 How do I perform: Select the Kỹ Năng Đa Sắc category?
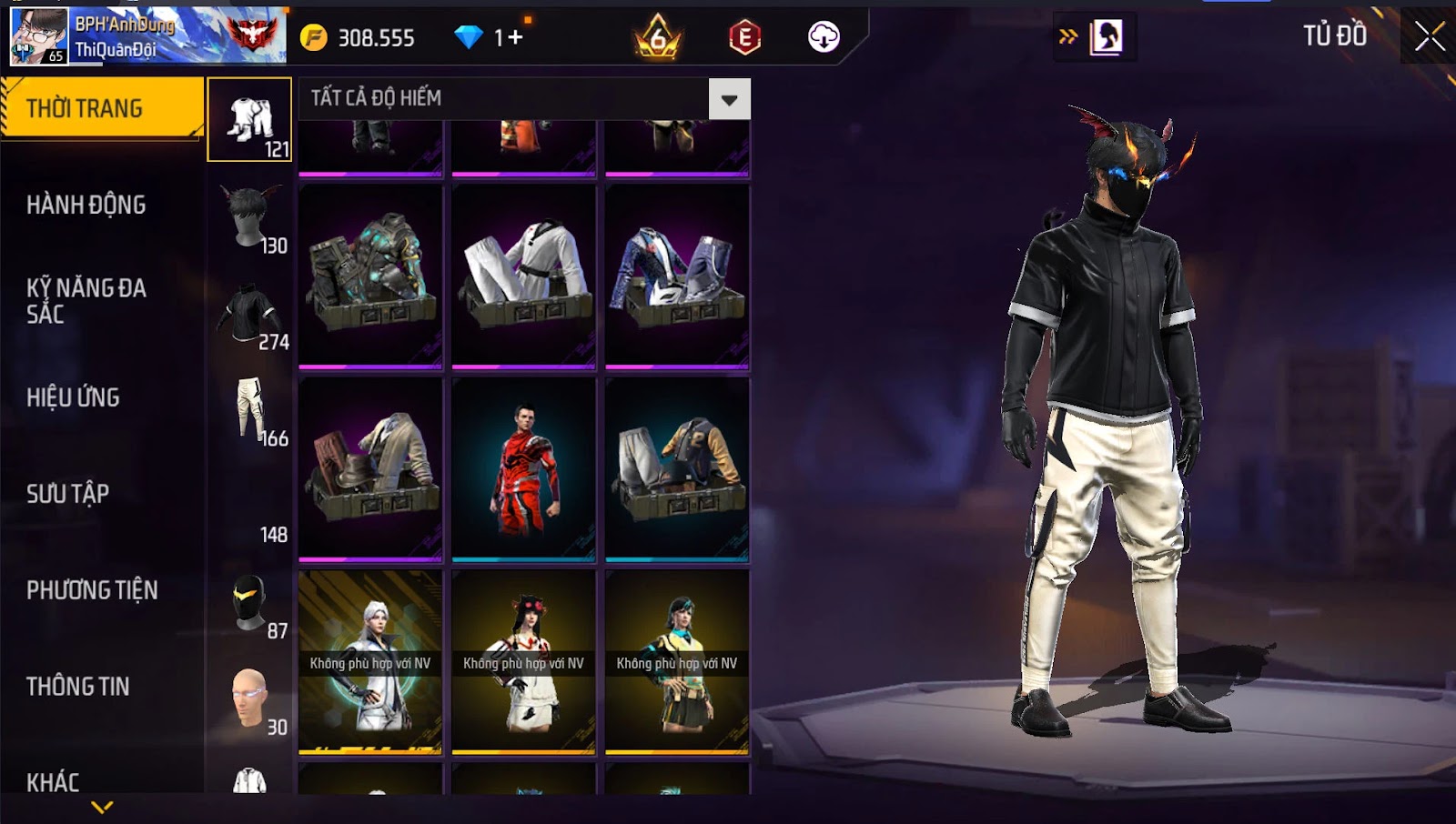(x=86, y=301)
